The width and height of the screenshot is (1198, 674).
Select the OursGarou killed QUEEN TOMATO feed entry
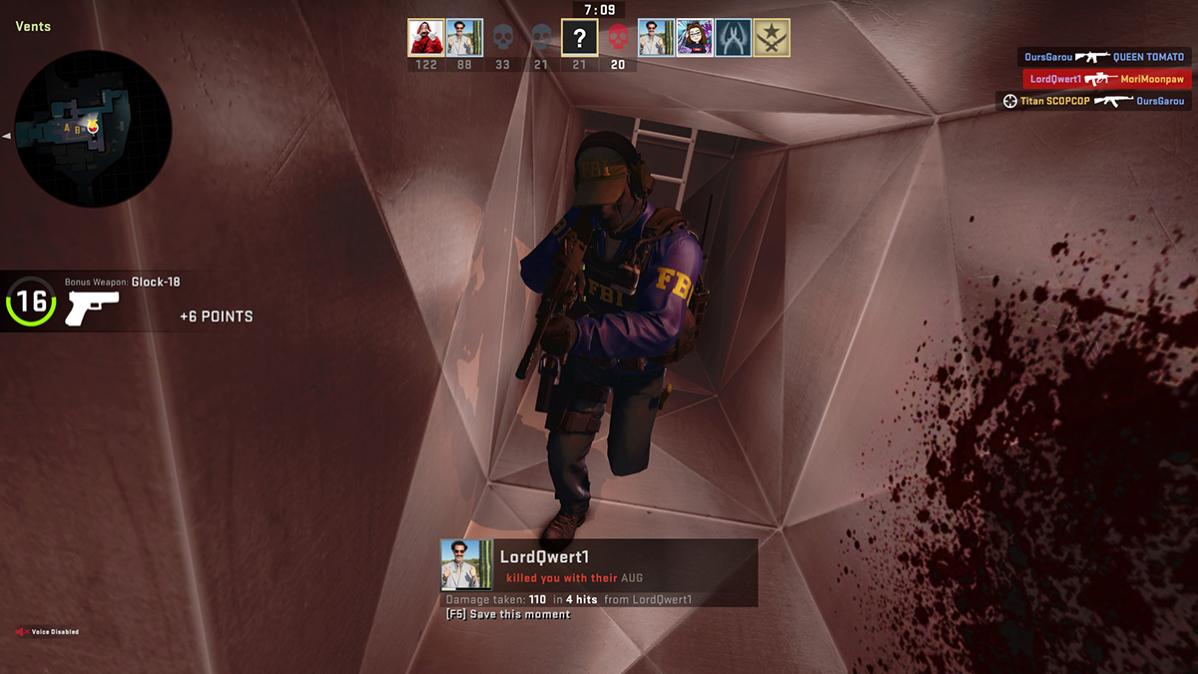tap(1104, 57)
